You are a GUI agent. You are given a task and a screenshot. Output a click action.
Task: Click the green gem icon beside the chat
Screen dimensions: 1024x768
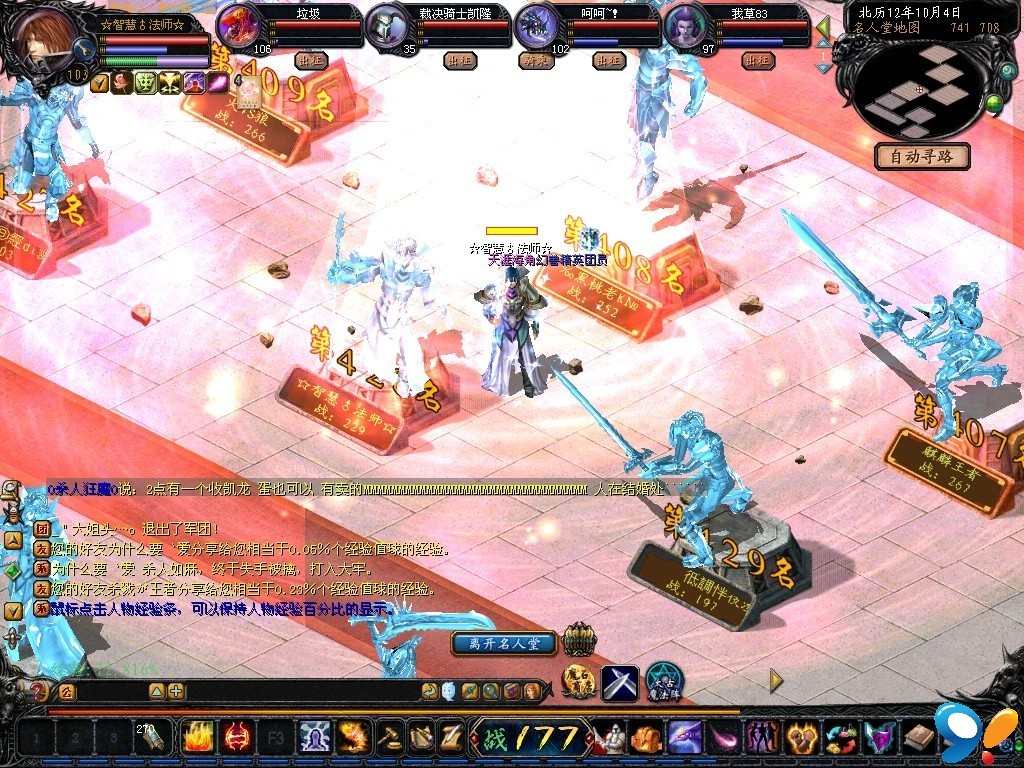(x=12, y=572)
